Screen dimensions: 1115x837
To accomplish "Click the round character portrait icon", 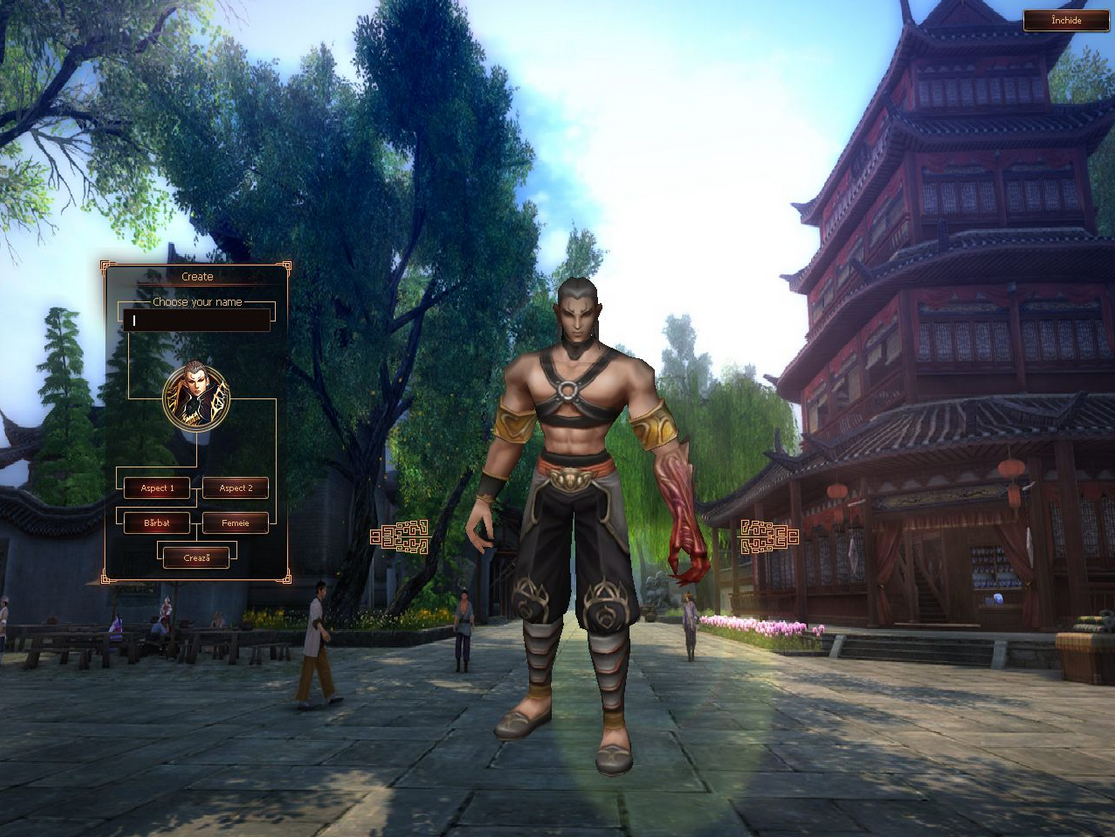I will point(196,397).
